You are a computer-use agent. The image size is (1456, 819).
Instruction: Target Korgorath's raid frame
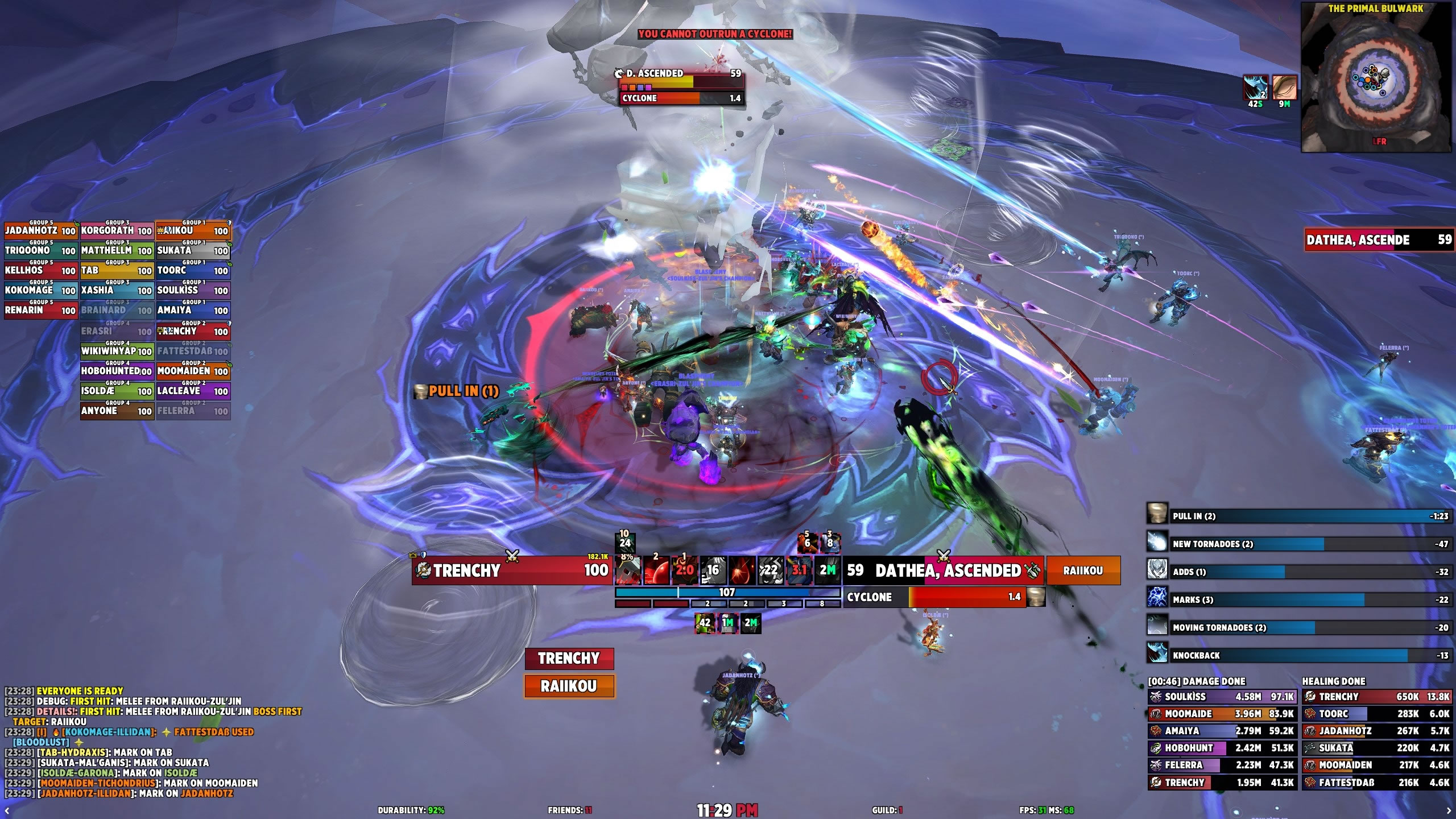tap(117, 231)
